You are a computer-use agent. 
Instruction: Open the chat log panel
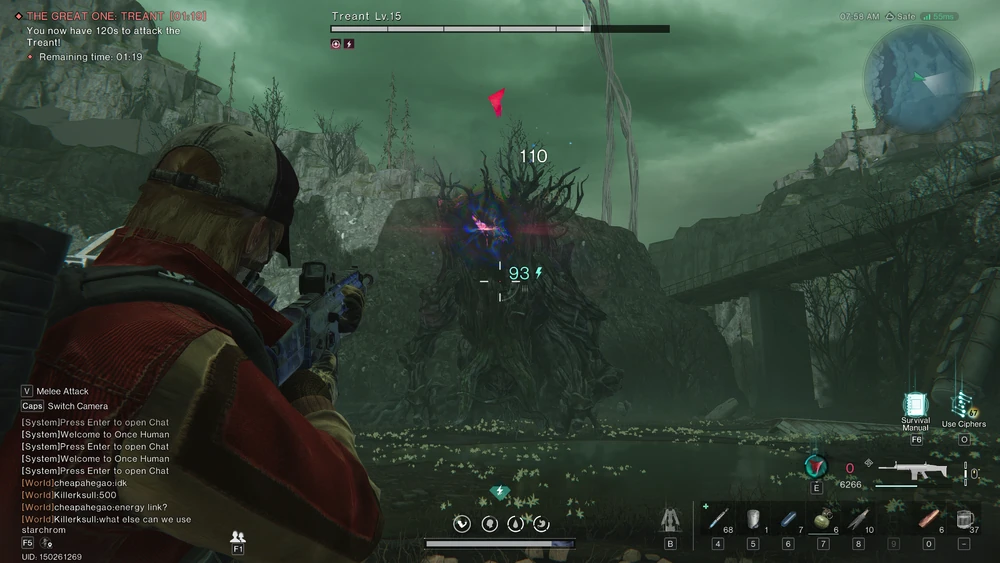pyautogui.click(x=105, y=471)
